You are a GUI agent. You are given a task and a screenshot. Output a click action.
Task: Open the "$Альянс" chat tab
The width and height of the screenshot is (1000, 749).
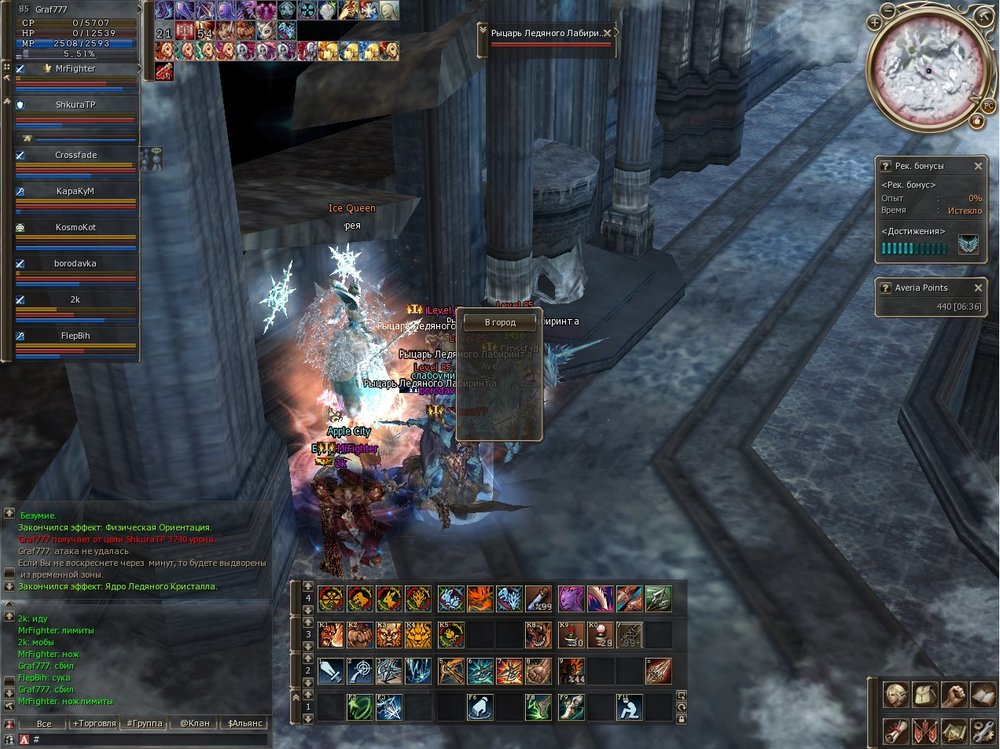[245, 723]
